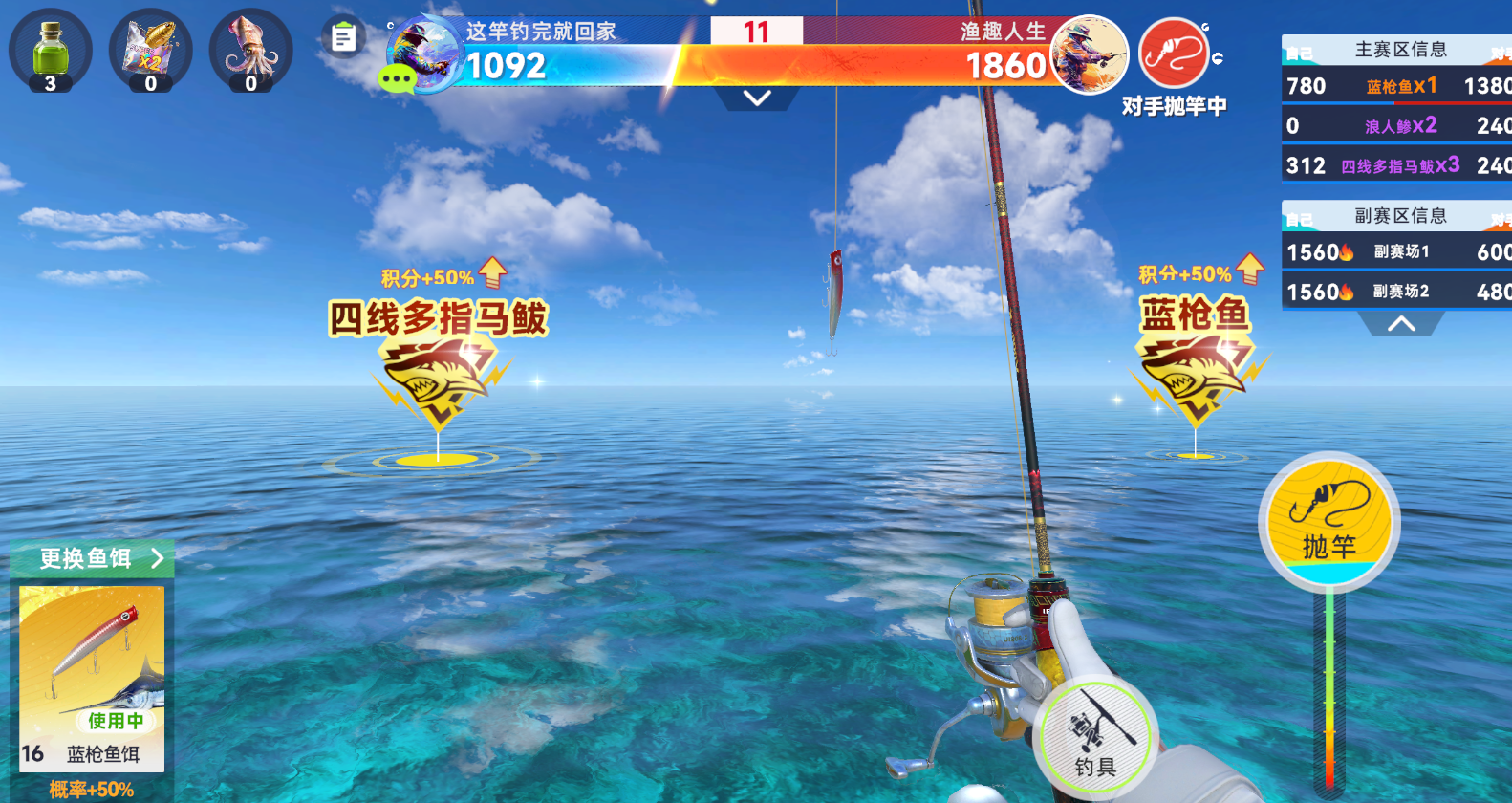The image size is (1512, 803).
Task: Collapse the match info panel arrow
Action: pos(1401,324)
